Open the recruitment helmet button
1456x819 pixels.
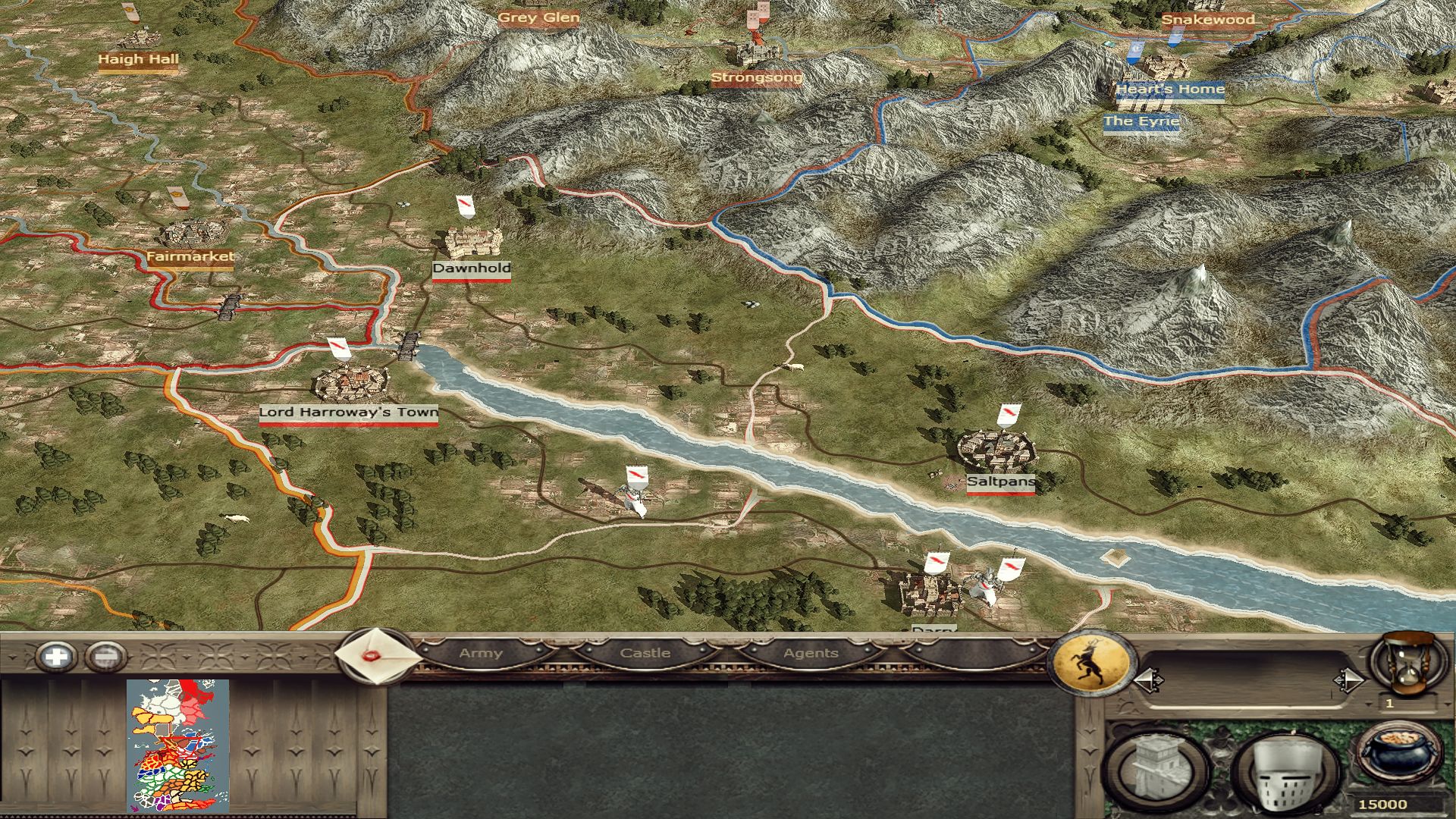pyautogui.click(x=1286, y=772)
